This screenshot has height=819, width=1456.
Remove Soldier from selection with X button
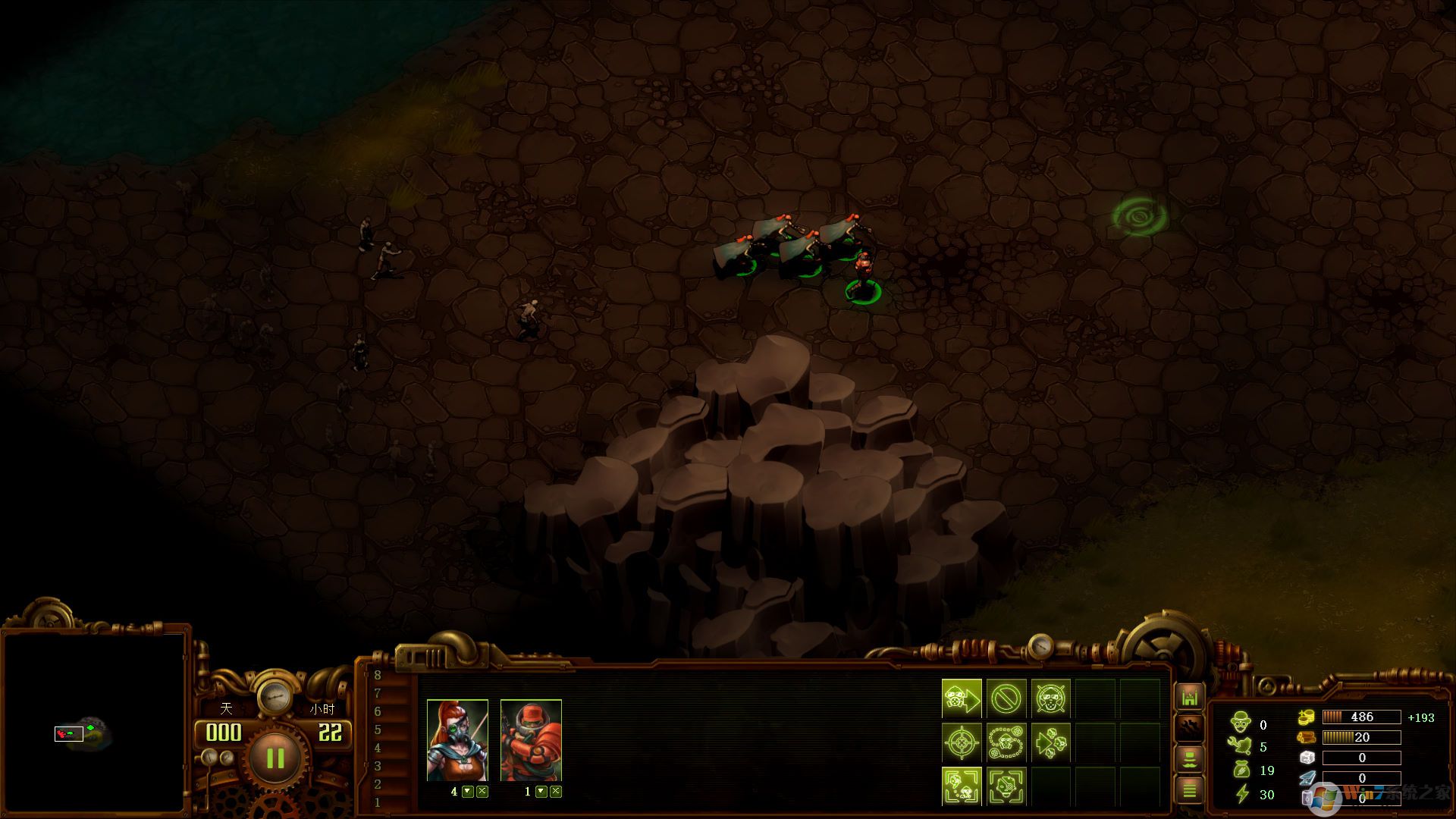pyautogui.click(x=556, y=792)
